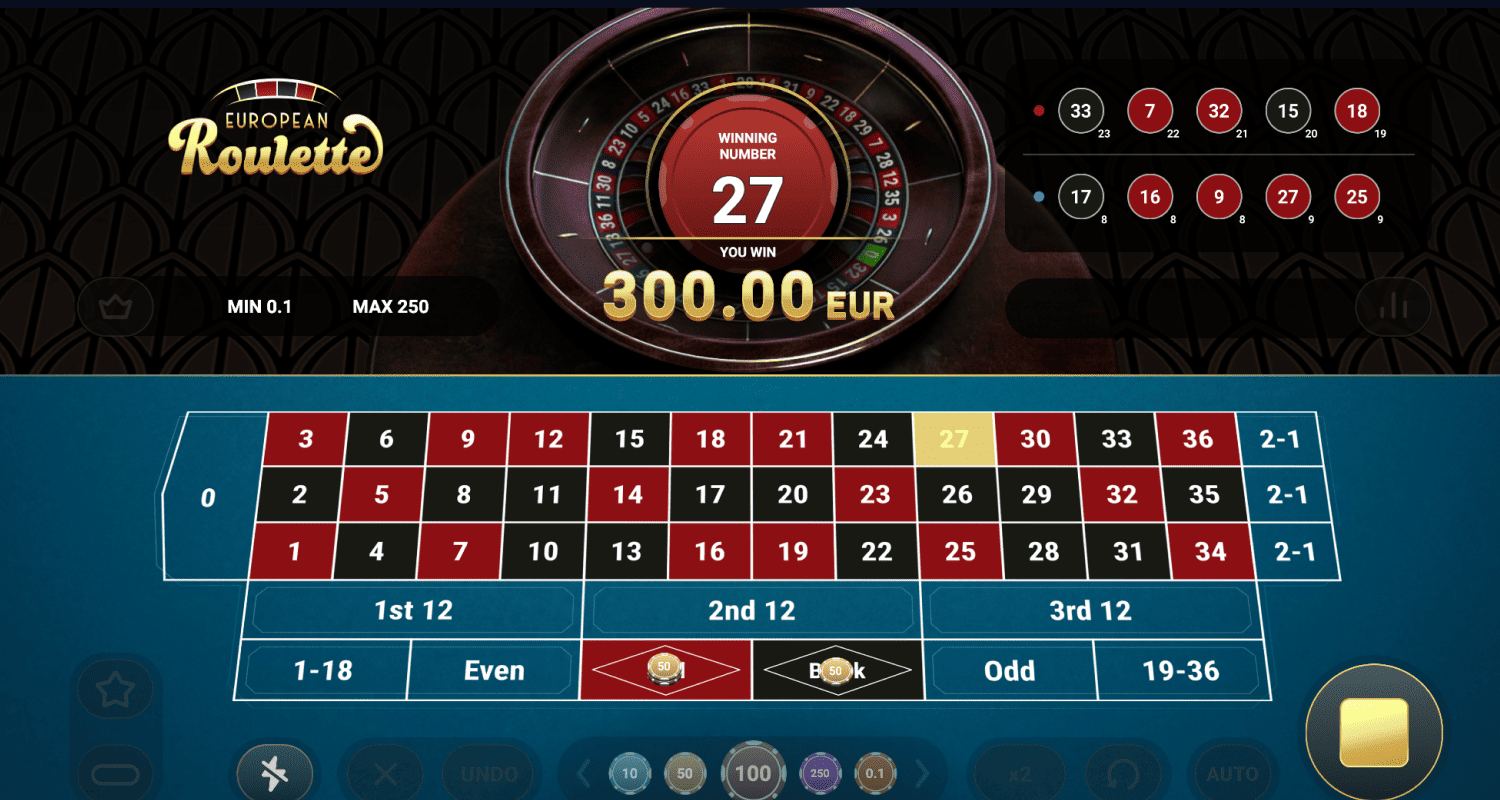Bet on Even

pyautogui.click(x=494, y=670)
